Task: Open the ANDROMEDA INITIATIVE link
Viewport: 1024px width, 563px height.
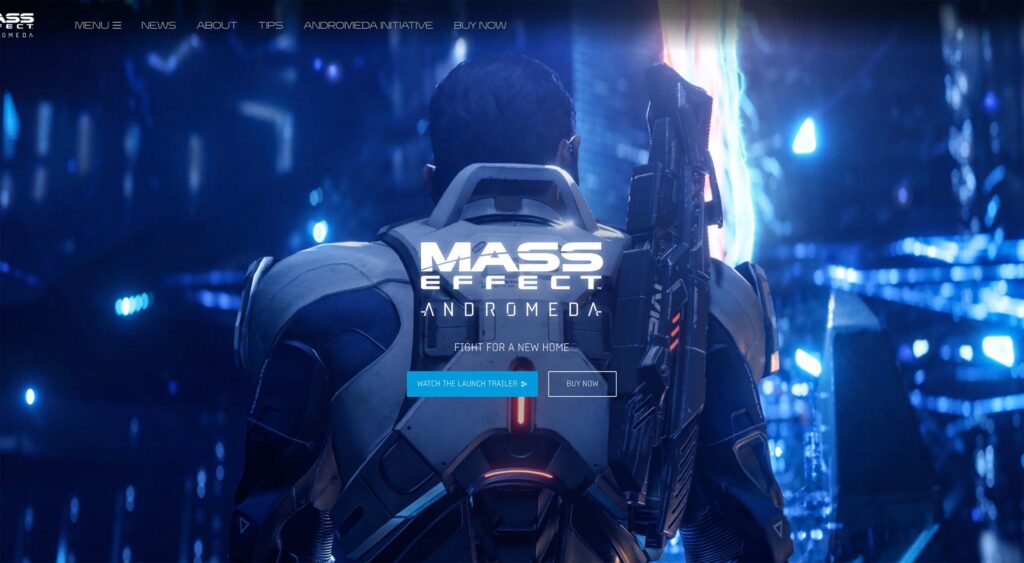Action: [368, 25]
